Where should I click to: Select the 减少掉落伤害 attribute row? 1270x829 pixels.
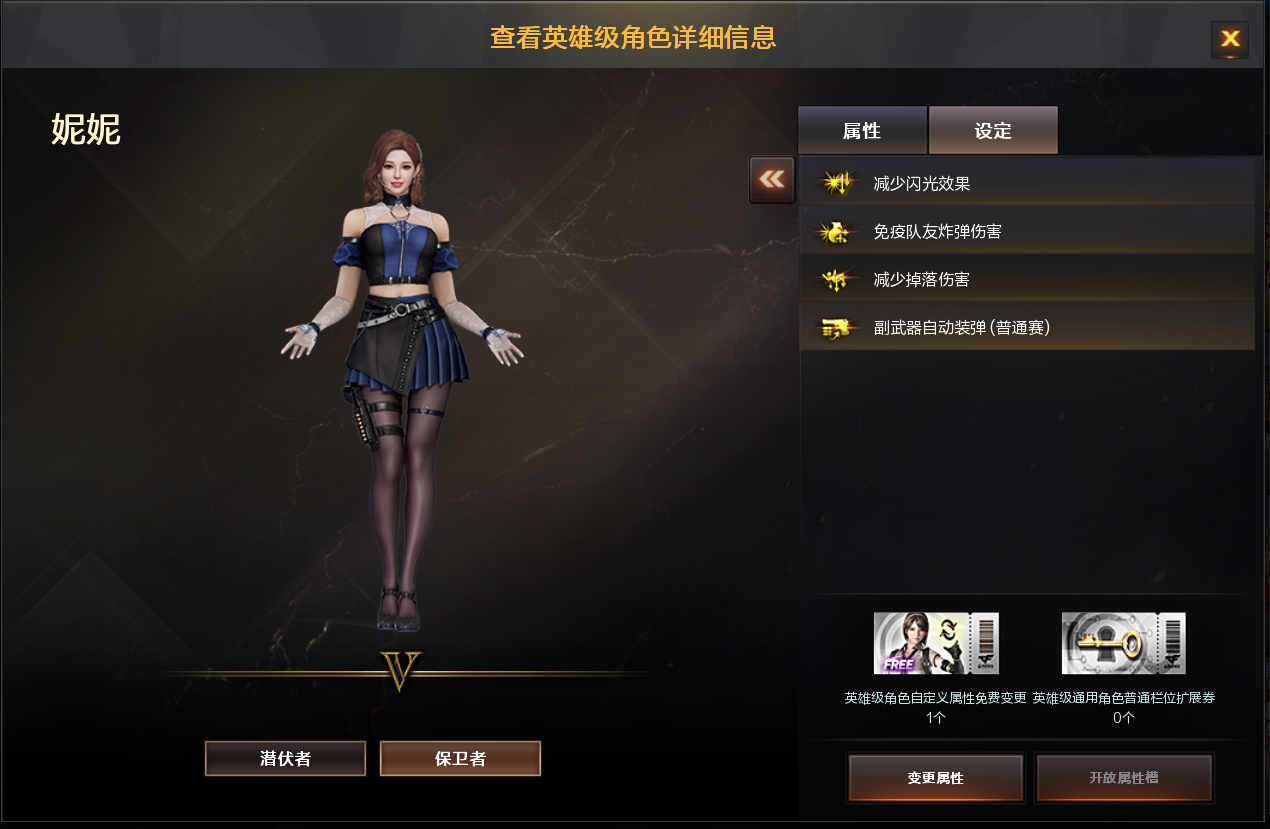coord(1026,279)
